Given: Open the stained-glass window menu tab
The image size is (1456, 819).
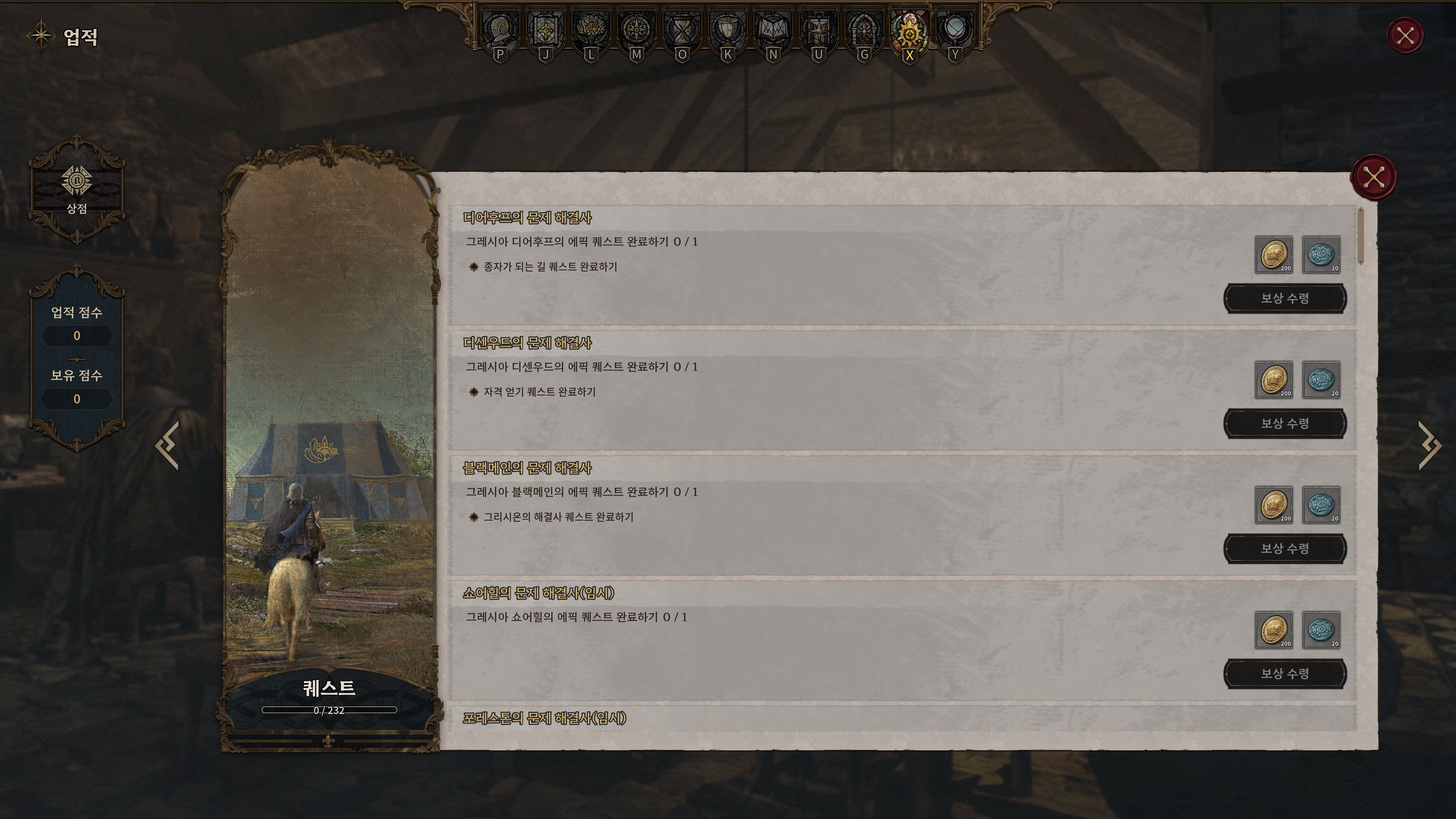Looking at the screenshot, I should (864, 30).
